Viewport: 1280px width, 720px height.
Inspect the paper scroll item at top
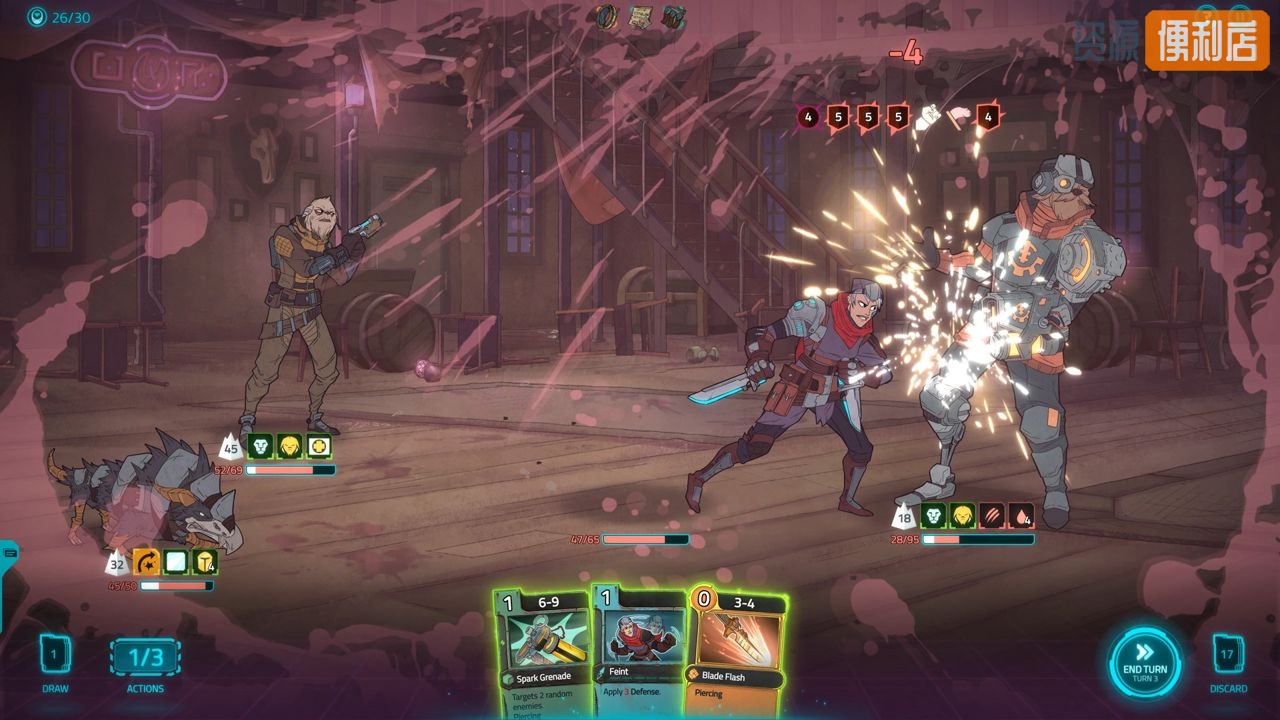(x=640, y=17)
